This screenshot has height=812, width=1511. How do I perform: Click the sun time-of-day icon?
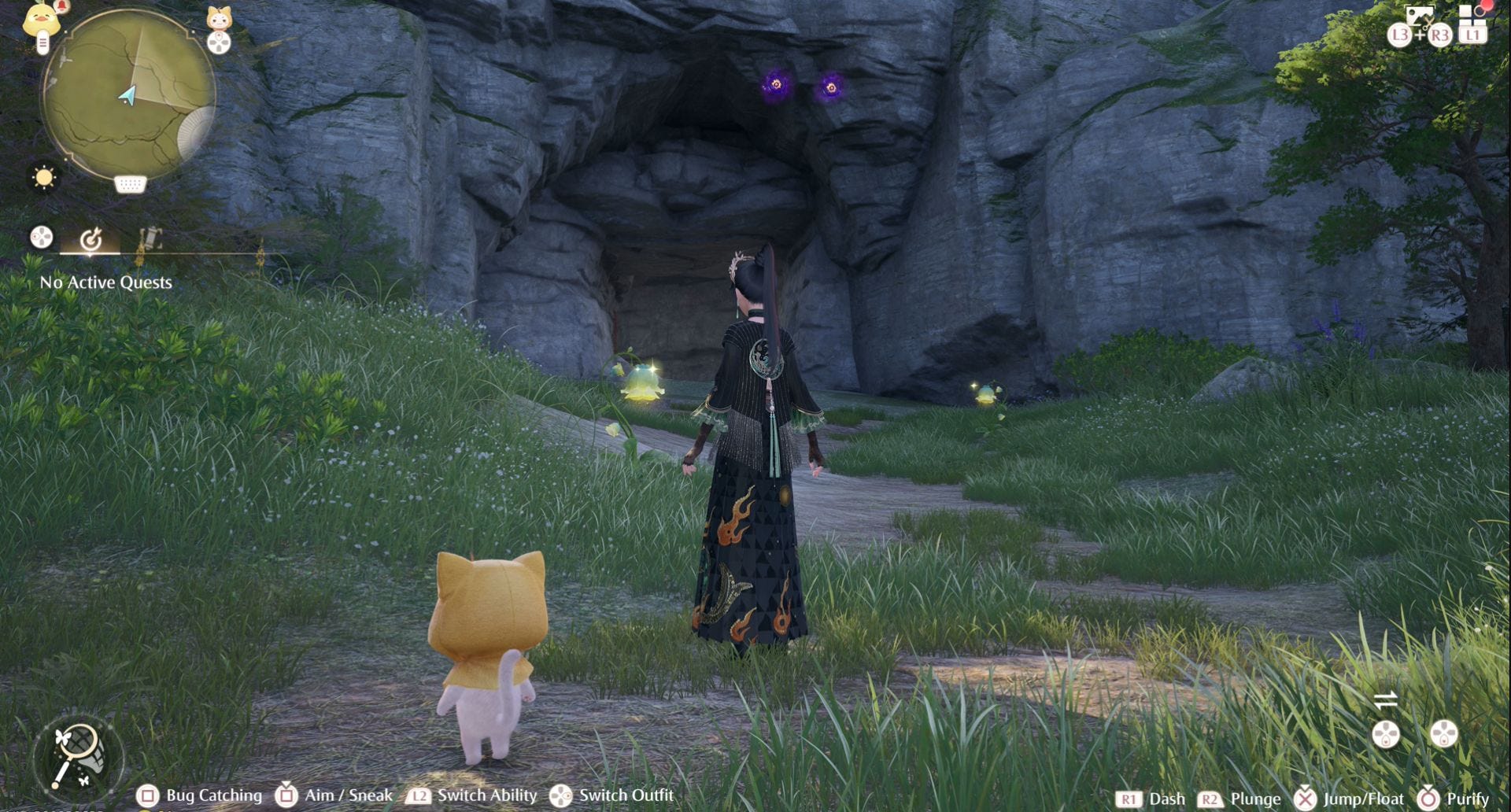(x=44, y=177)
